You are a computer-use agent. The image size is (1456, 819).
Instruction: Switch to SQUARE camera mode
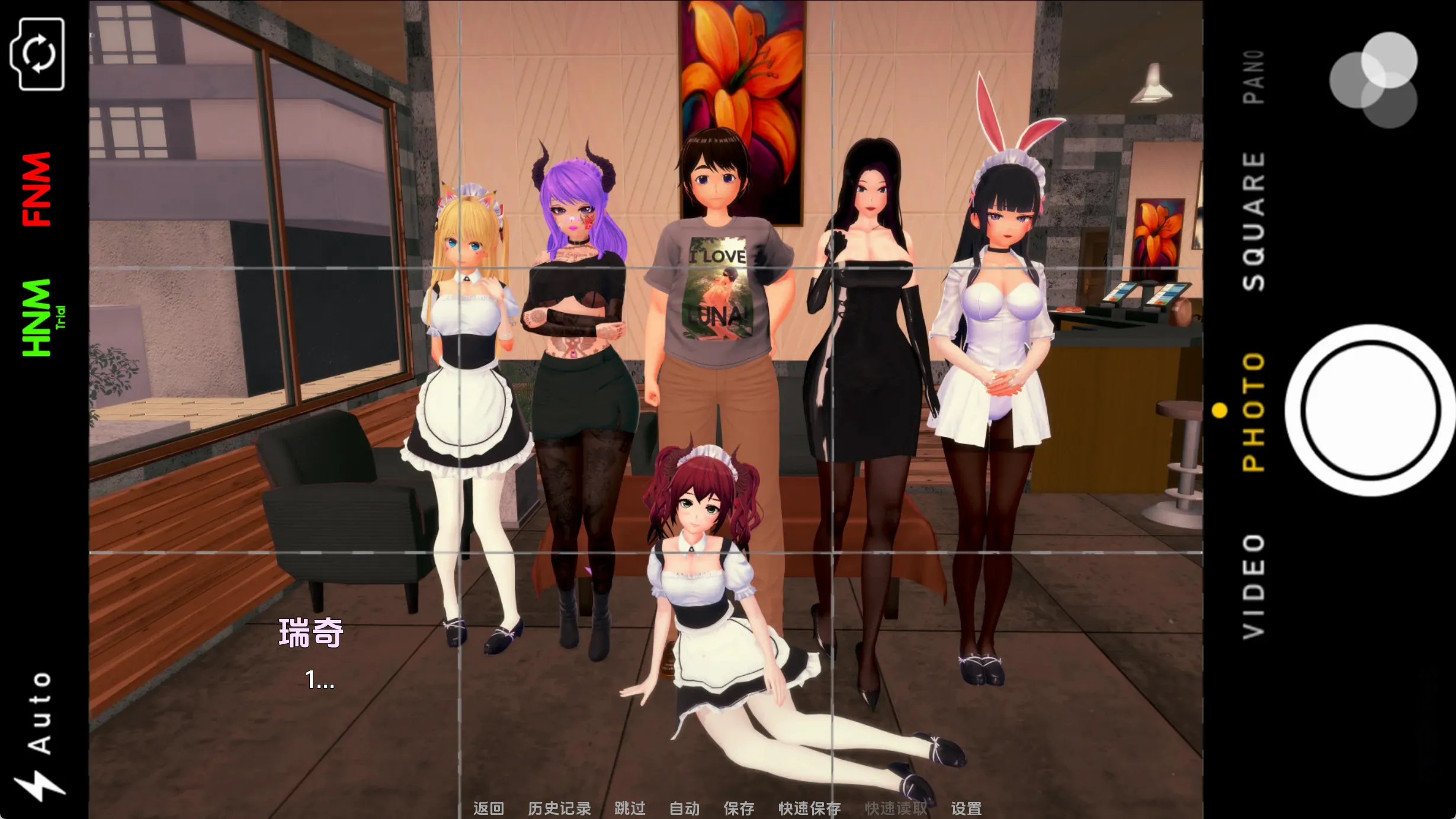(1253, 221)
